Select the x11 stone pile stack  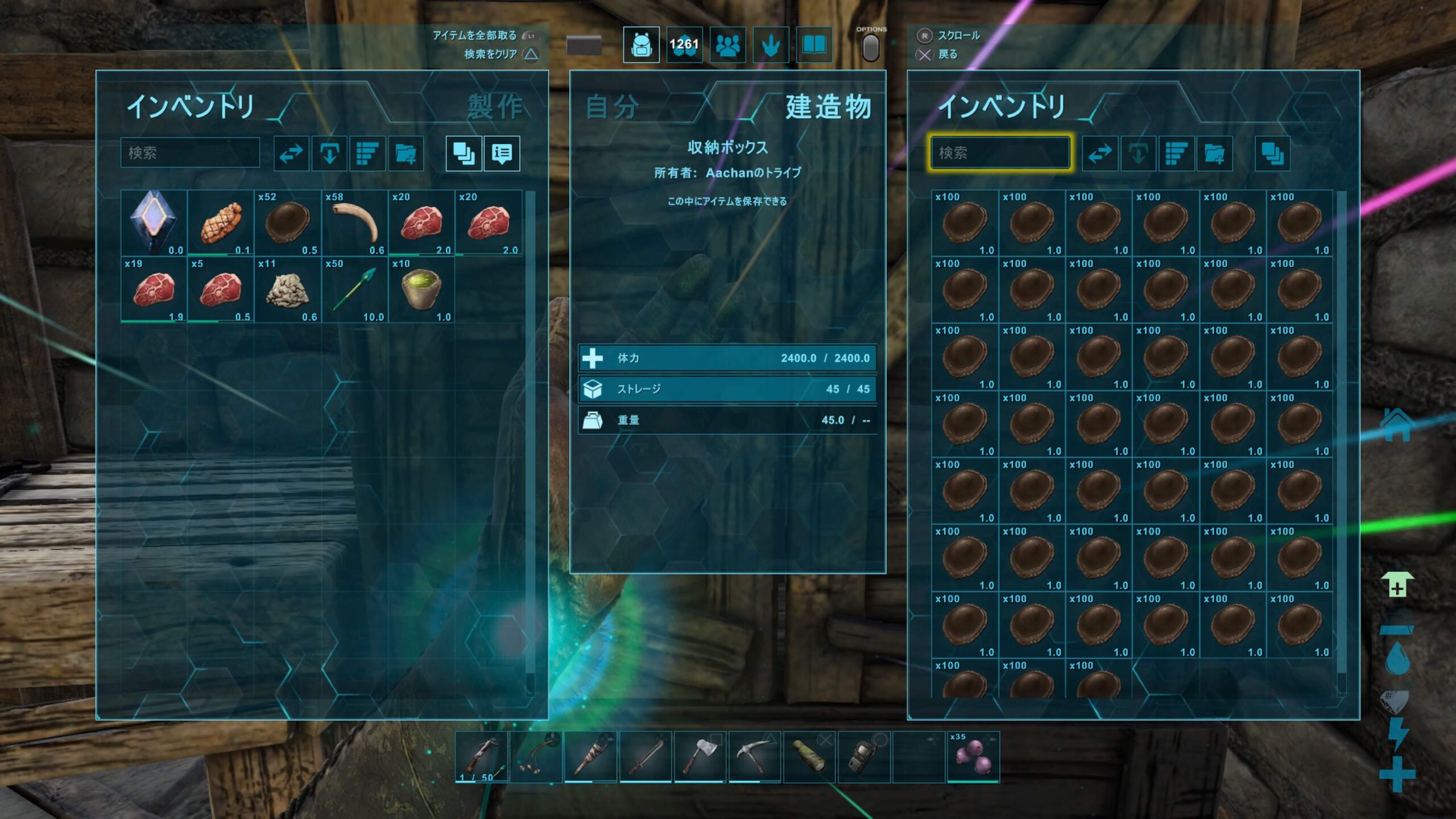287,289
